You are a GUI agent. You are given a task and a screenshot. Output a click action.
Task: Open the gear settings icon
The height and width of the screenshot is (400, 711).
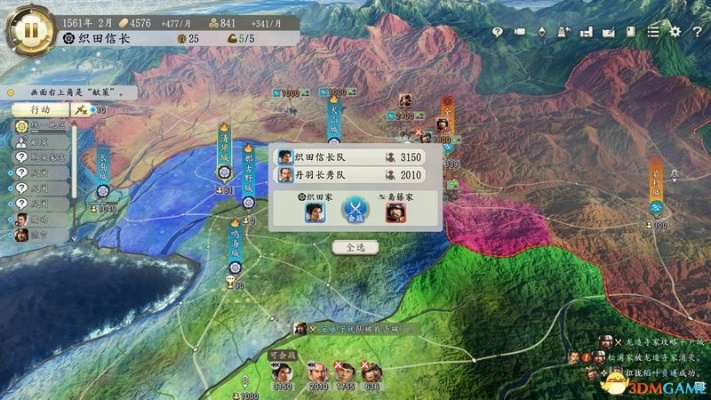(673, 32)
